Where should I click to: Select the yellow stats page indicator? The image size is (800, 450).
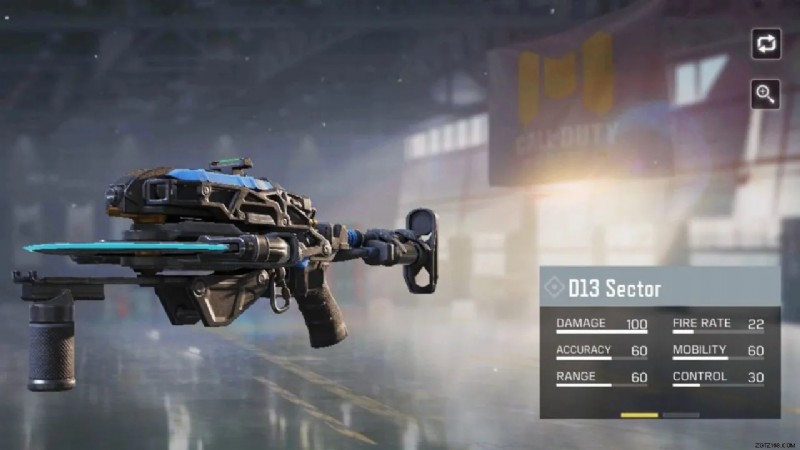coord(639,414)
